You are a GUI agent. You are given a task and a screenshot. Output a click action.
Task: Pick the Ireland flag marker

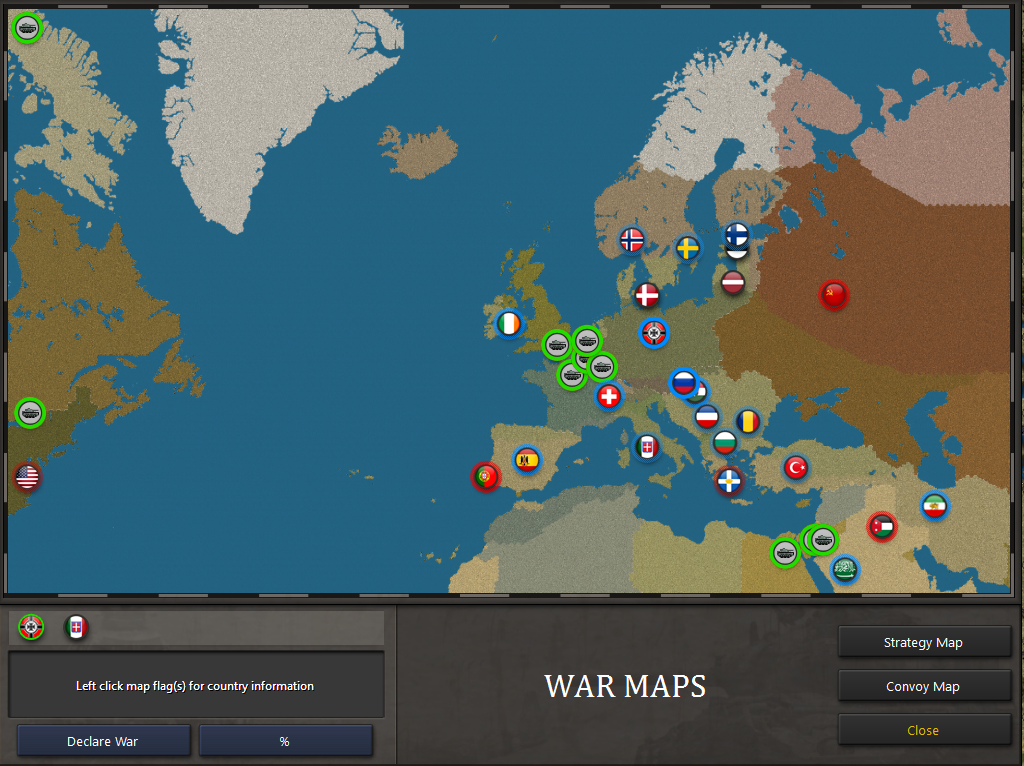[510, 324]
